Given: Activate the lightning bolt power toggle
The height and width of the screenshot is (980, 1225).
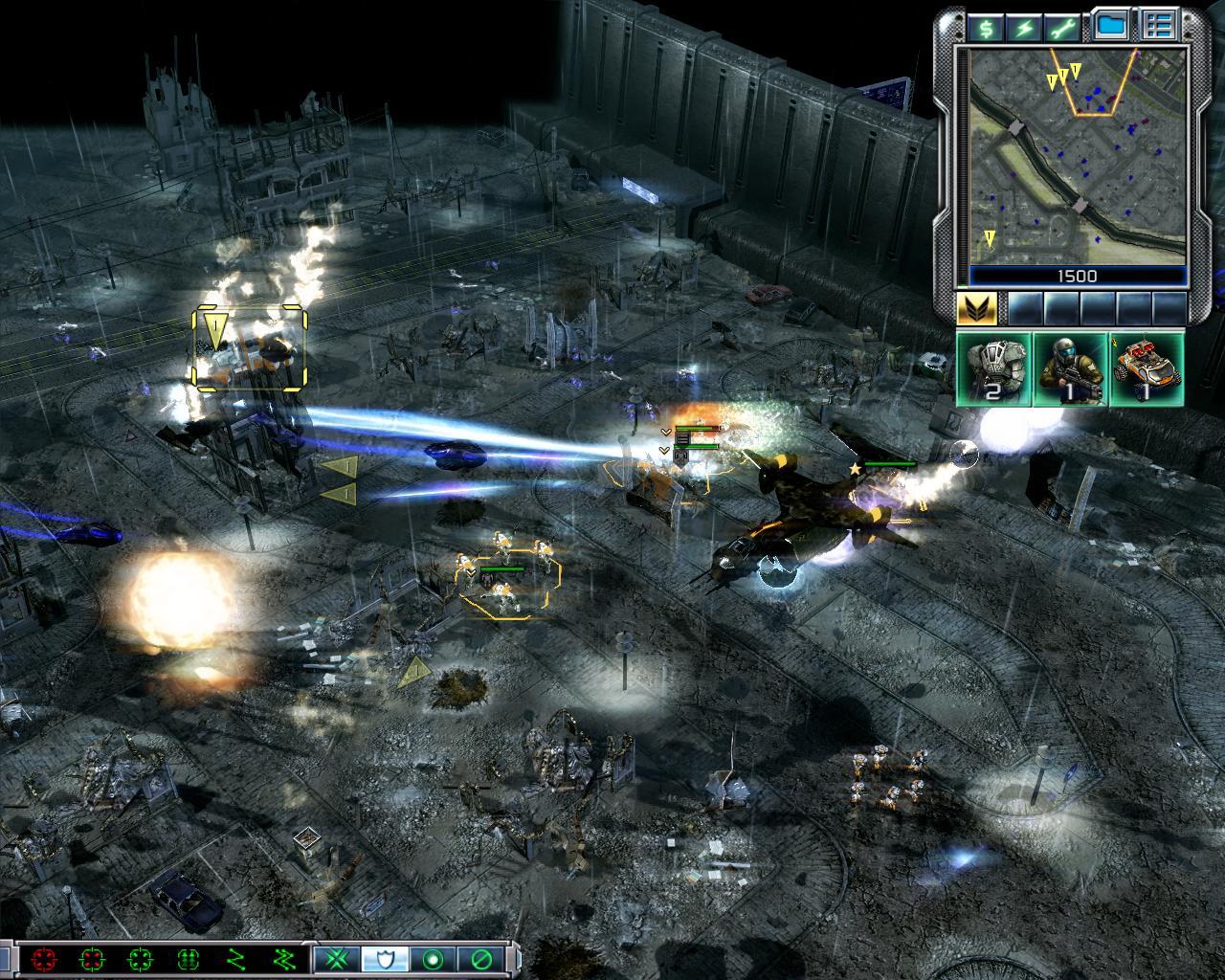Looking at the screenshot, I should pyautogui.click(x=1025, y=28).
